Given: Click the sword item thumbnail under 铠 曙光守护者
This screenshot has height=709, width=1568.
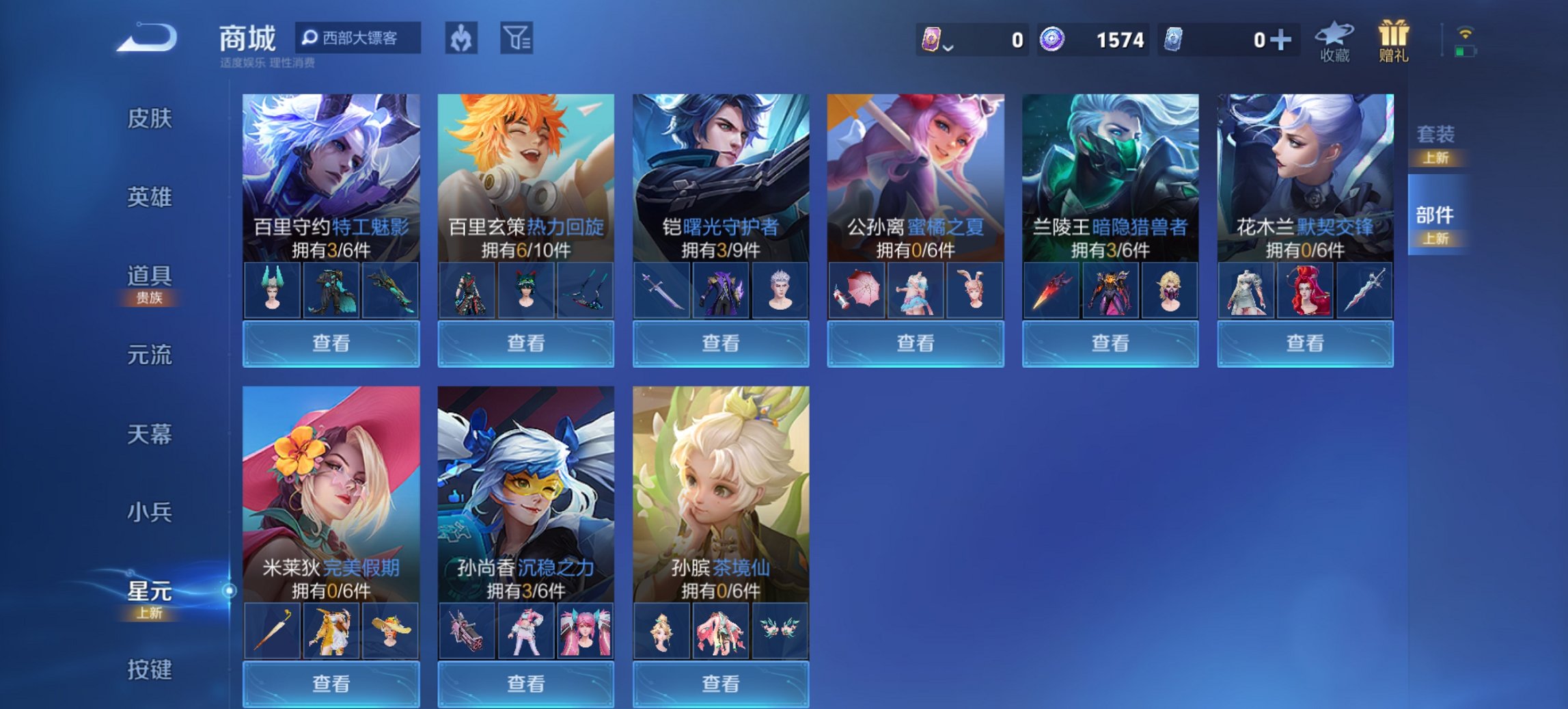Looking at the screenshot, I should click(x=662, y=289).
